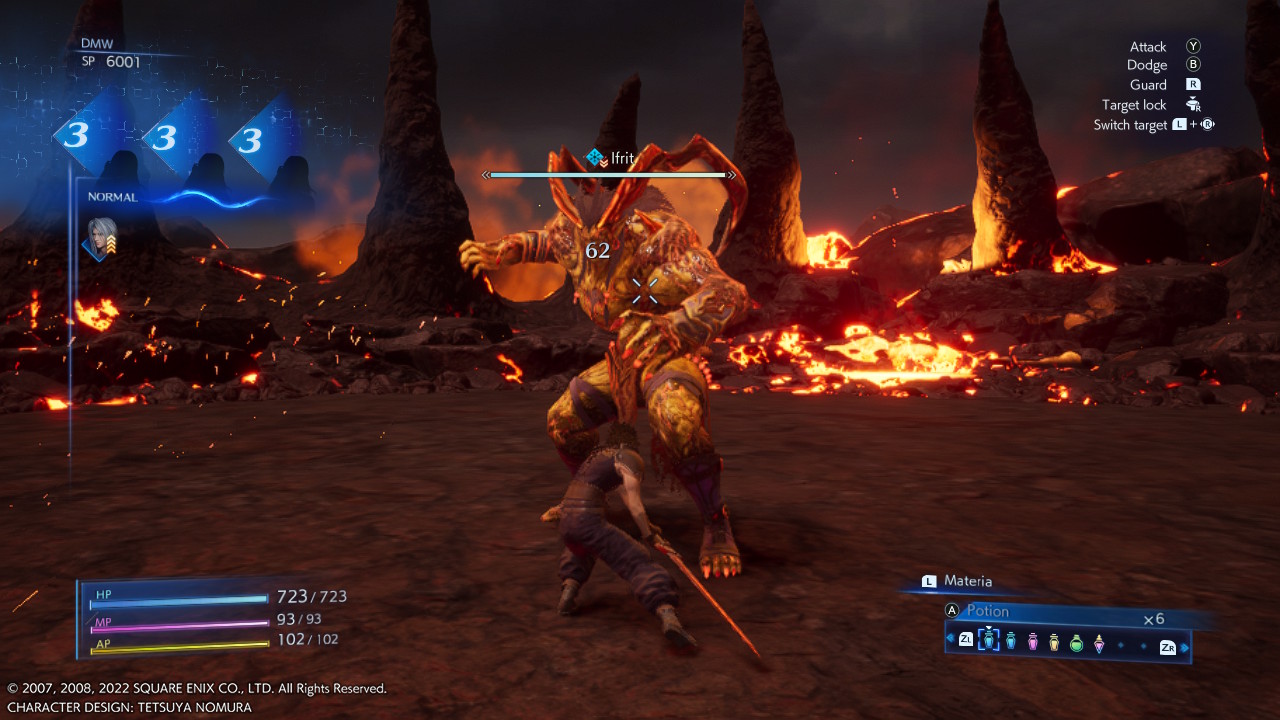Select the pink potion bottle
This screenshot has width=1280, height=720.
point(1033,641)
